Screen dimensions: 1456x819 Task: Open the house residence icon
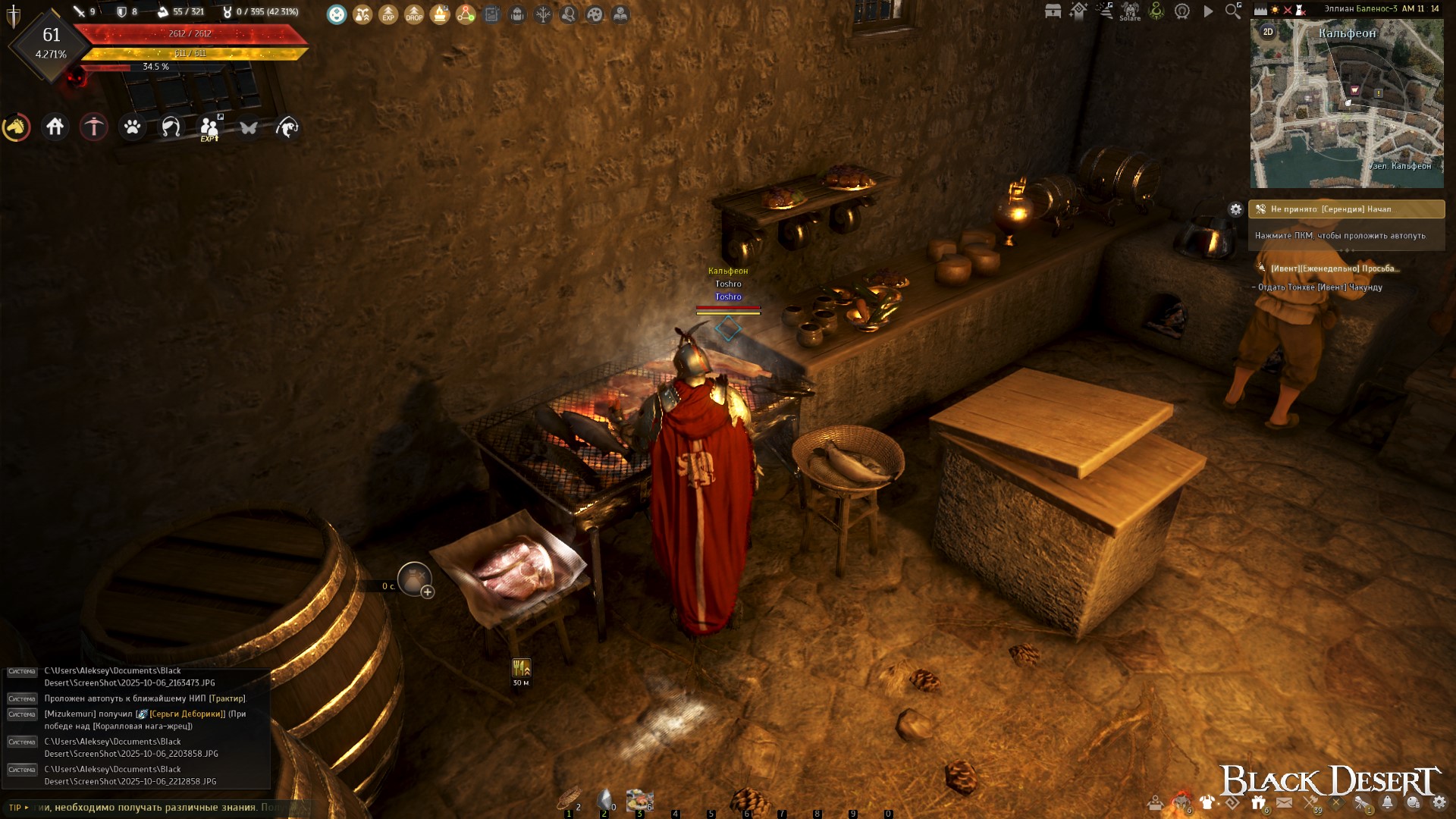(55, 127)
